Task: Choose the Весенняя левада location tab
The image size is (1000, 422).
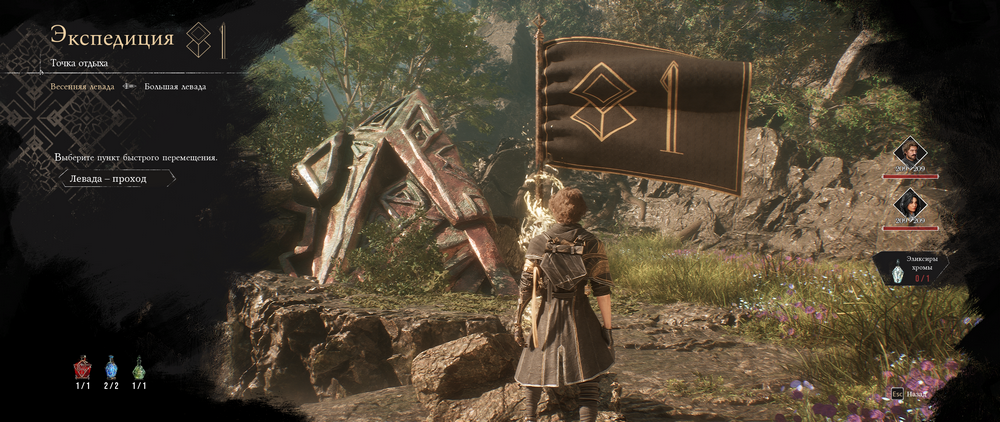Action: pos(83,87)
